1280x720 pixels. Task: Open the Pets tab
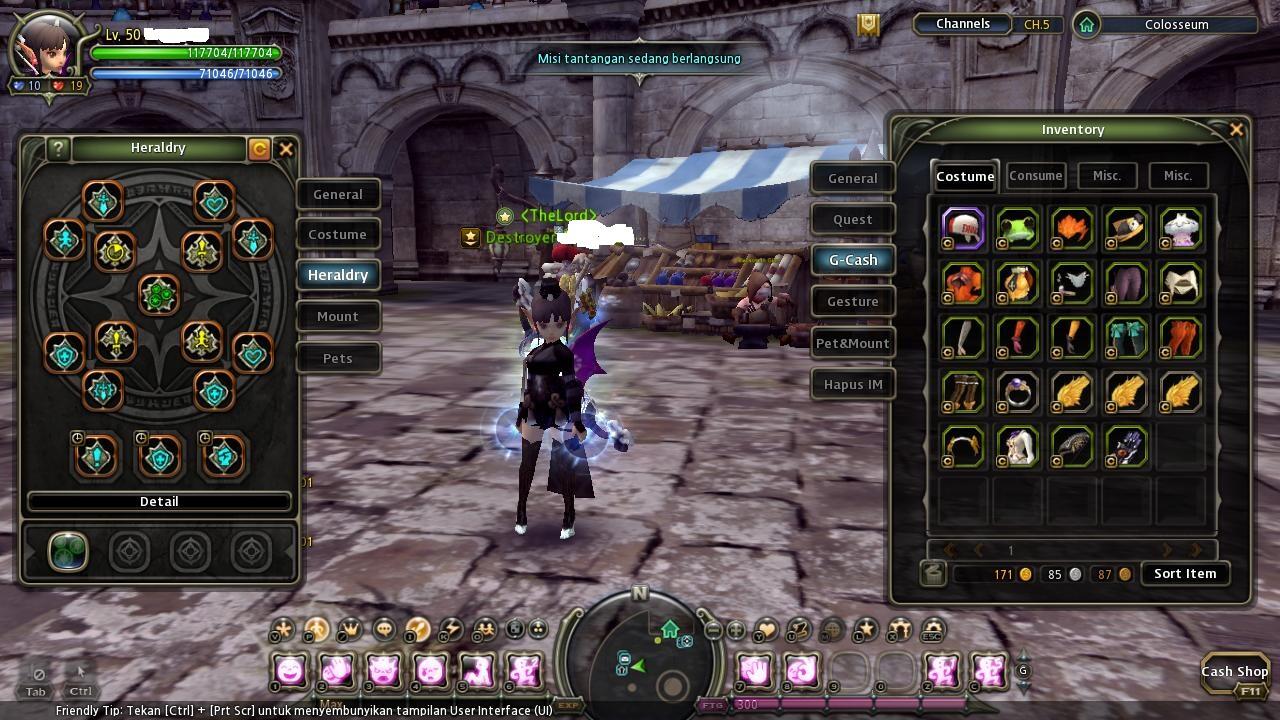pyautogui.click(x=337, y=358)
